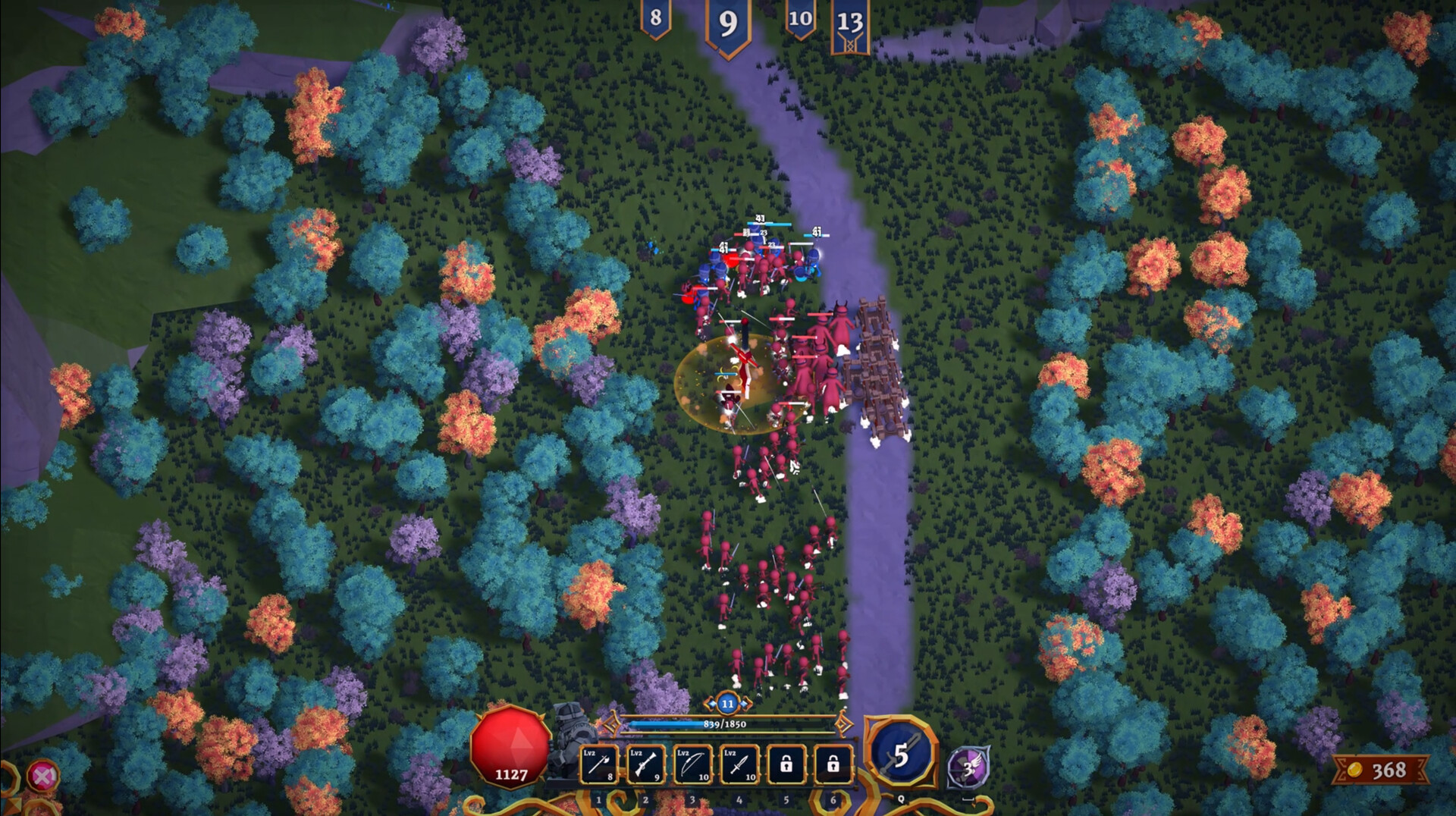
Task: Click the level 11 badge above the XP bar
Action: tap(726, 705)
